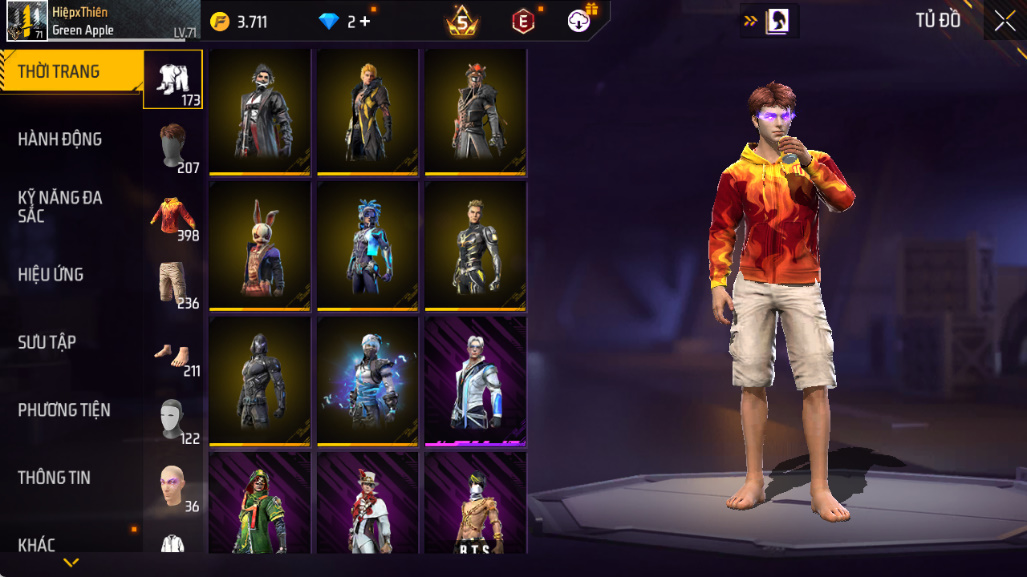Screen dimensions: 1027x577
Task: Select the THÔNG TIN category
Action: click(54, 478)
